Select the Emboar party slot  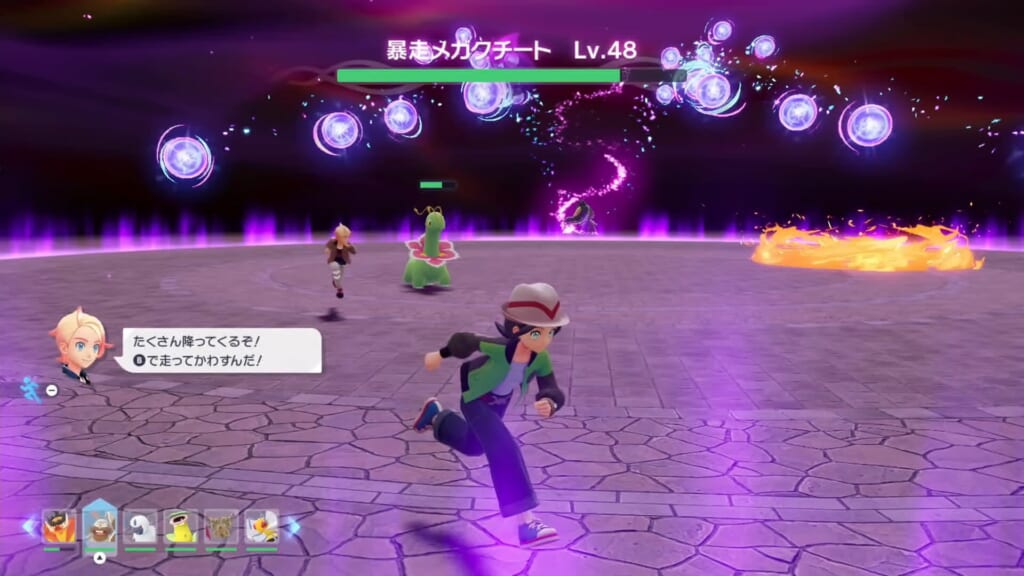59,526
